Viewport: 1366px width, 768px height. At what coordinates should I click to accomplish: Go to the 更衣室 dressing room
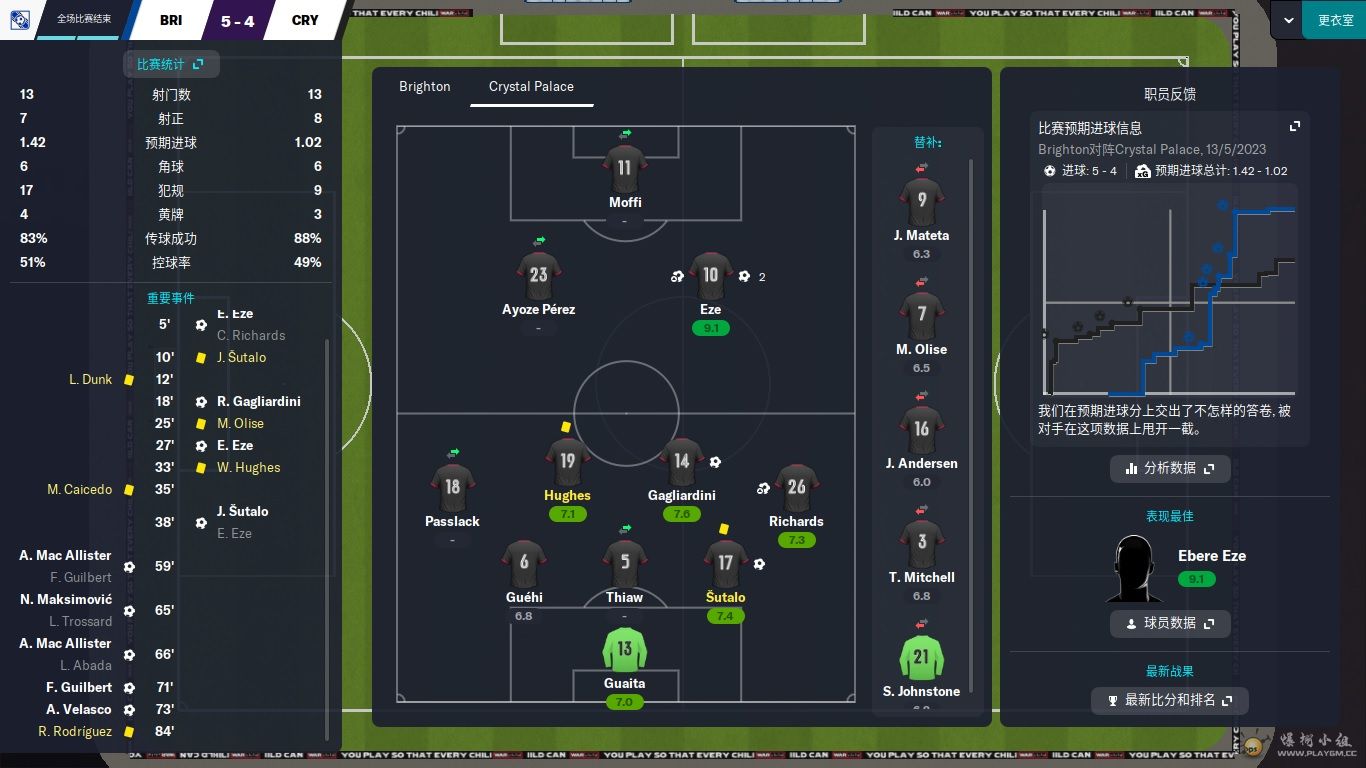(x=1334, y=20)
